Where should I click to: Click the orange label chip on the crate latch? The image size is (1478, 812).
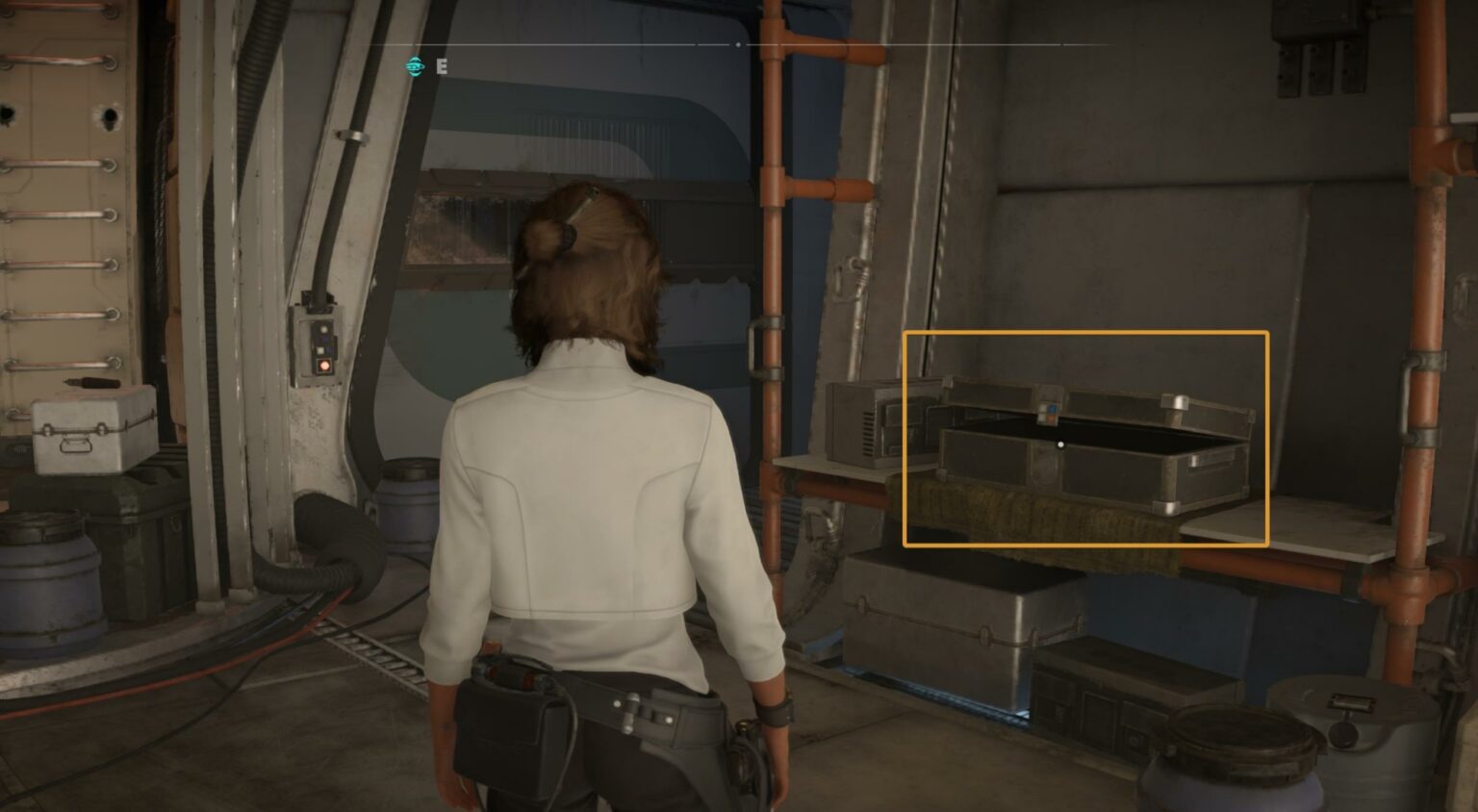1051,419
